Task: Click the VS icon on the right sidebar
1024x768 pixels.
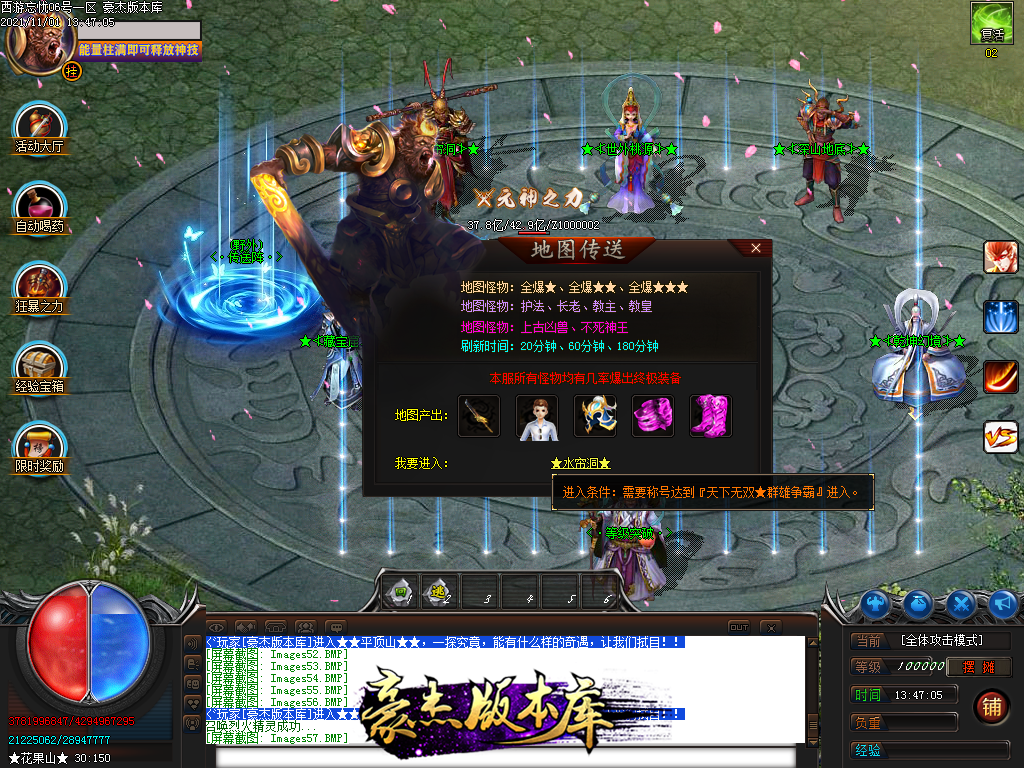Action: (x=1000, y=437)
